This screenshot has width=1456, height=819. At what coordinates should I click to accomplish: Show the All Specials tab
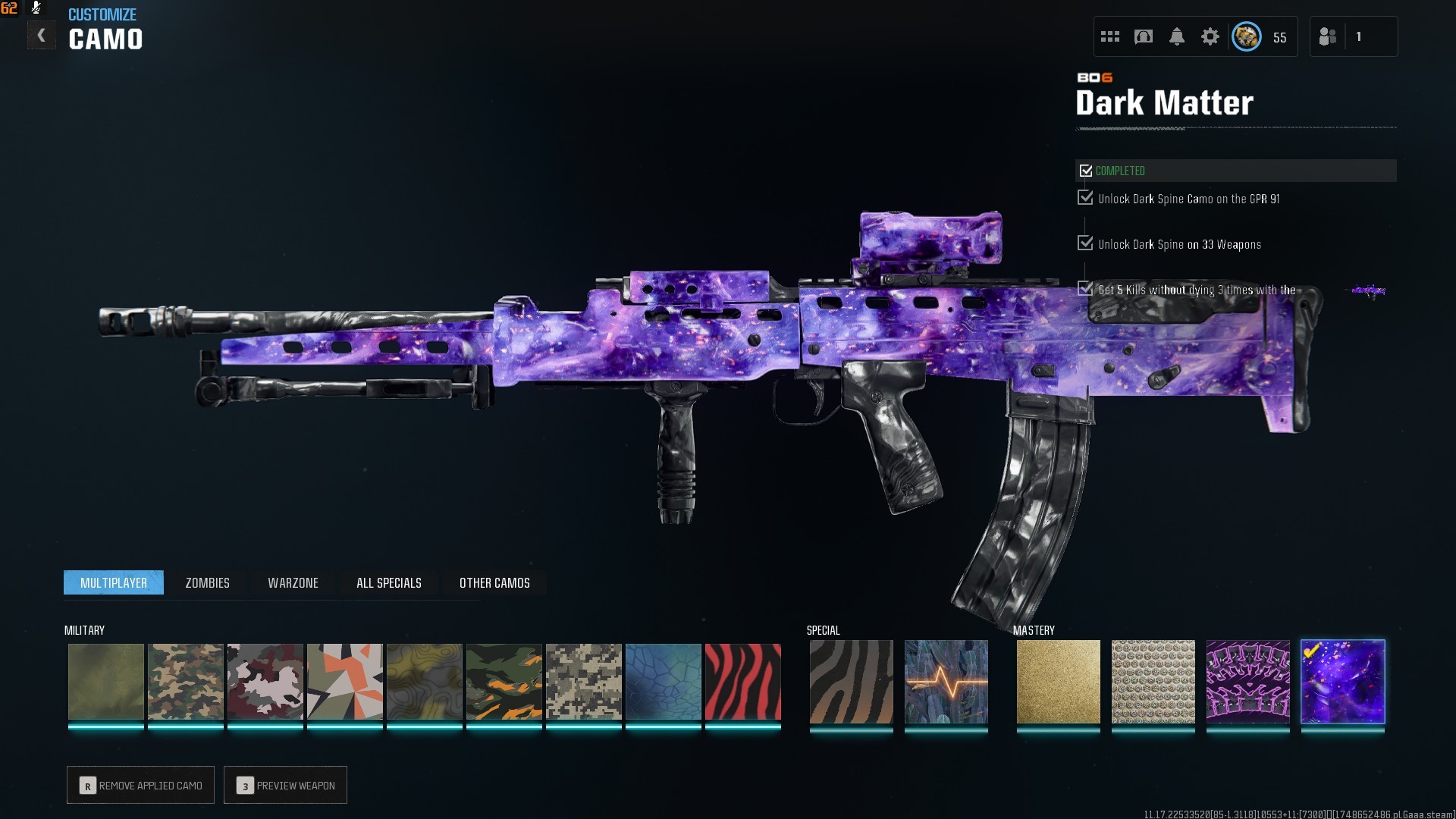point(388,582)
